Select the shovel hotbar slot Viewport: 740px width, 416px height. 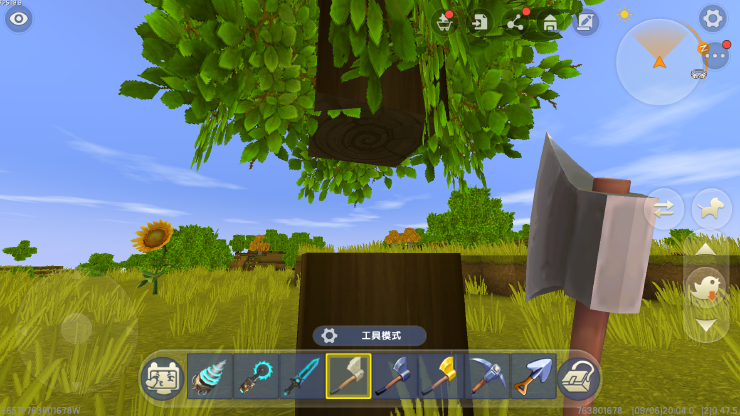click(x=533, y=377)
